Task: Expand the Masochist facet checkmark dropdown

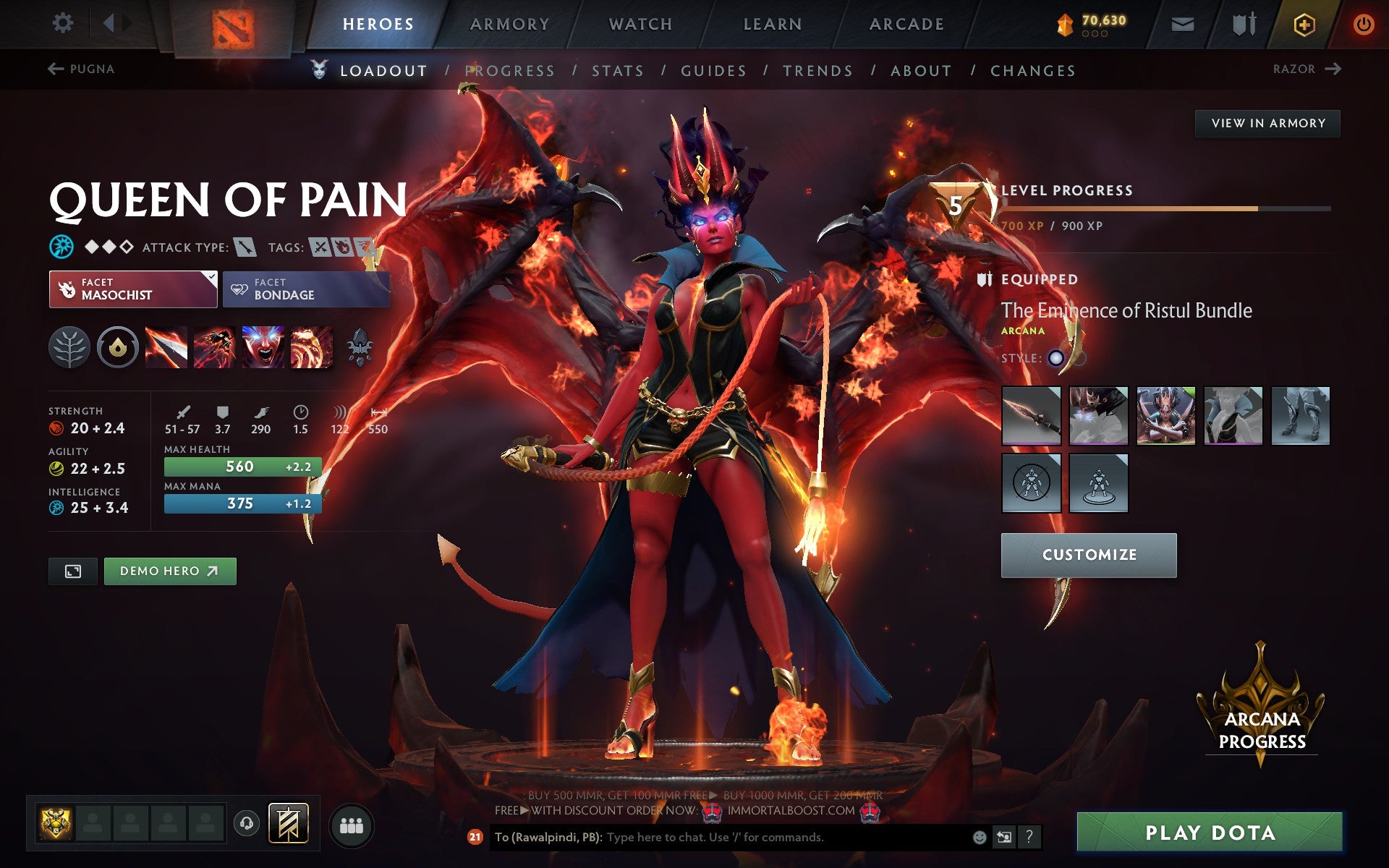Action: 211,277
